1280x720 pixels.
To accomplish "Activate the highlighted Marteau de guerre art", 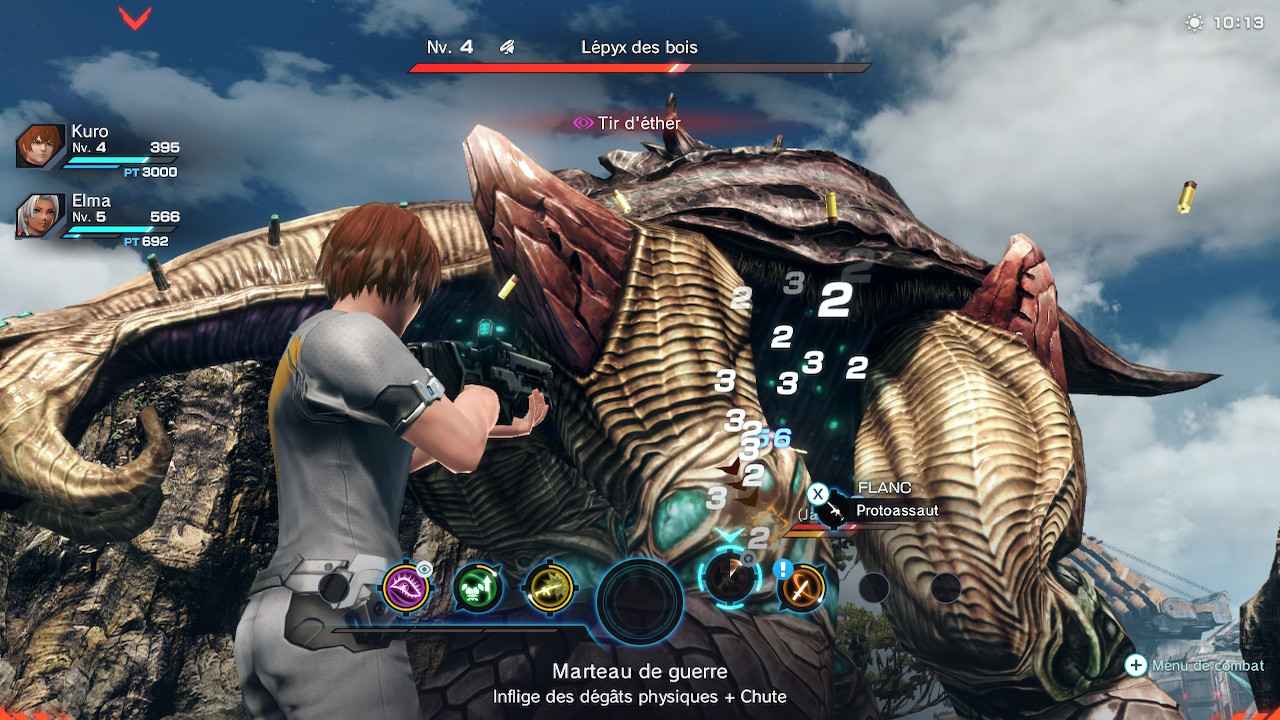I will pos(731,579).
